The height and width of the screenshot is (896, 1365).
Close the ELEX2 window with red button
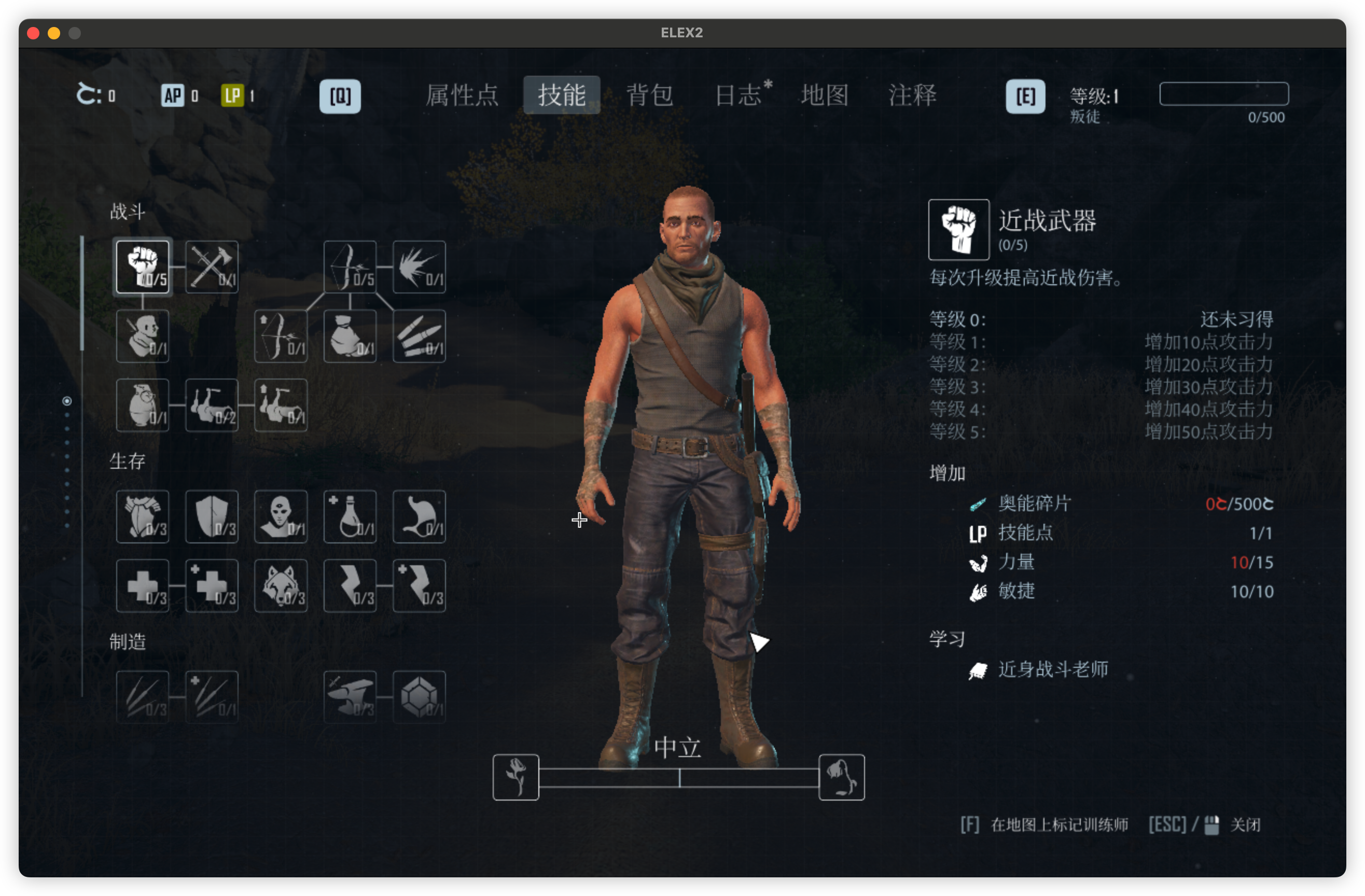[x=33, y=33]
